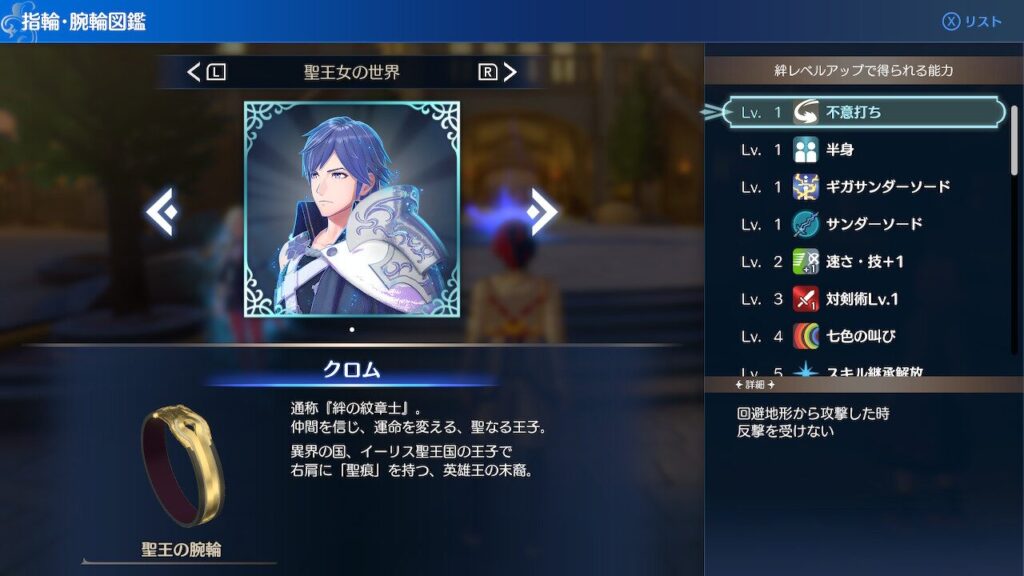Switch to the next world category
This screenshot has height=576, width=1024.
(x=497, y=72)
